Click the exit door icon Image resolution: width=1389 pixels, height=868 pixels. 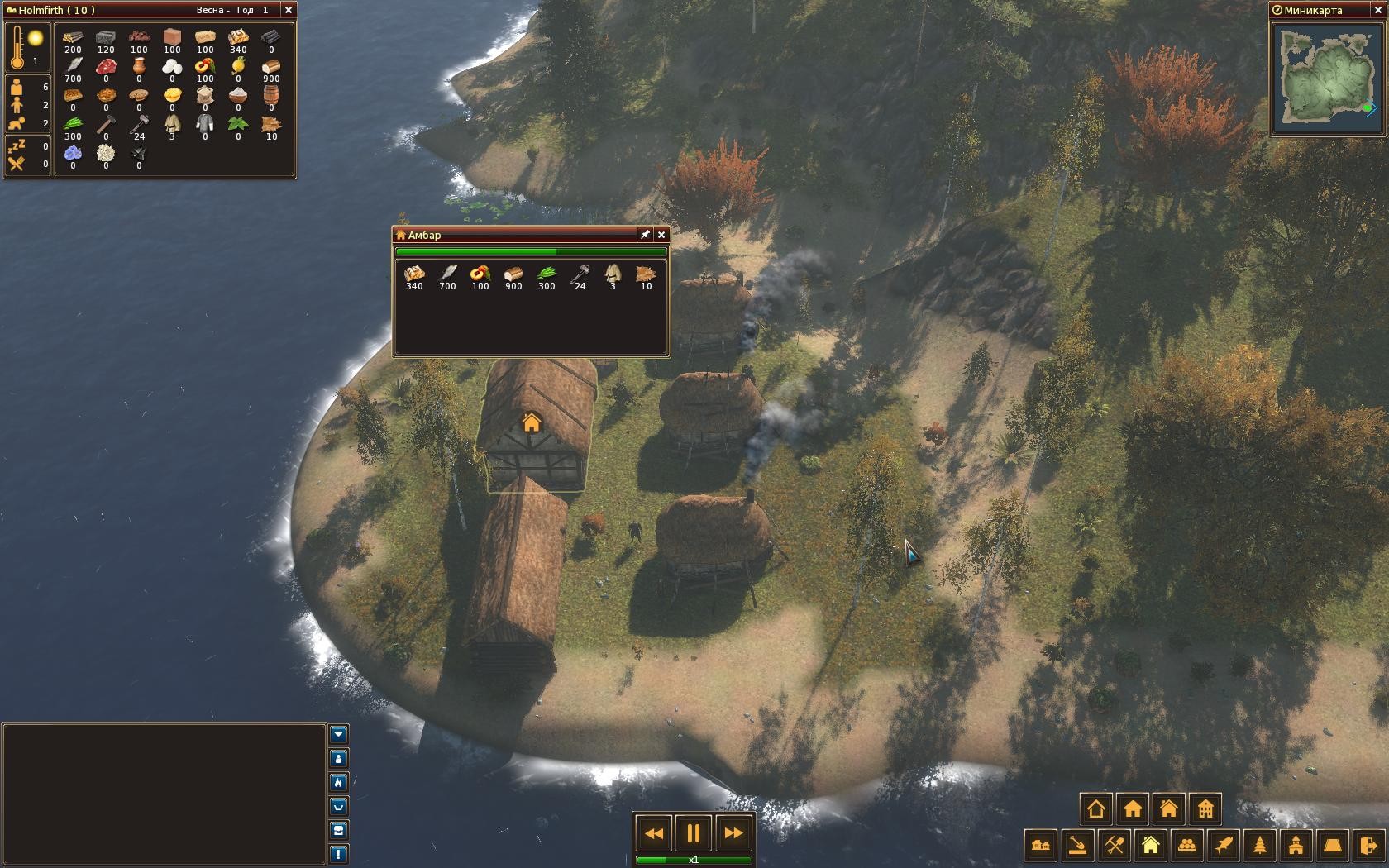click(1369, 846)
